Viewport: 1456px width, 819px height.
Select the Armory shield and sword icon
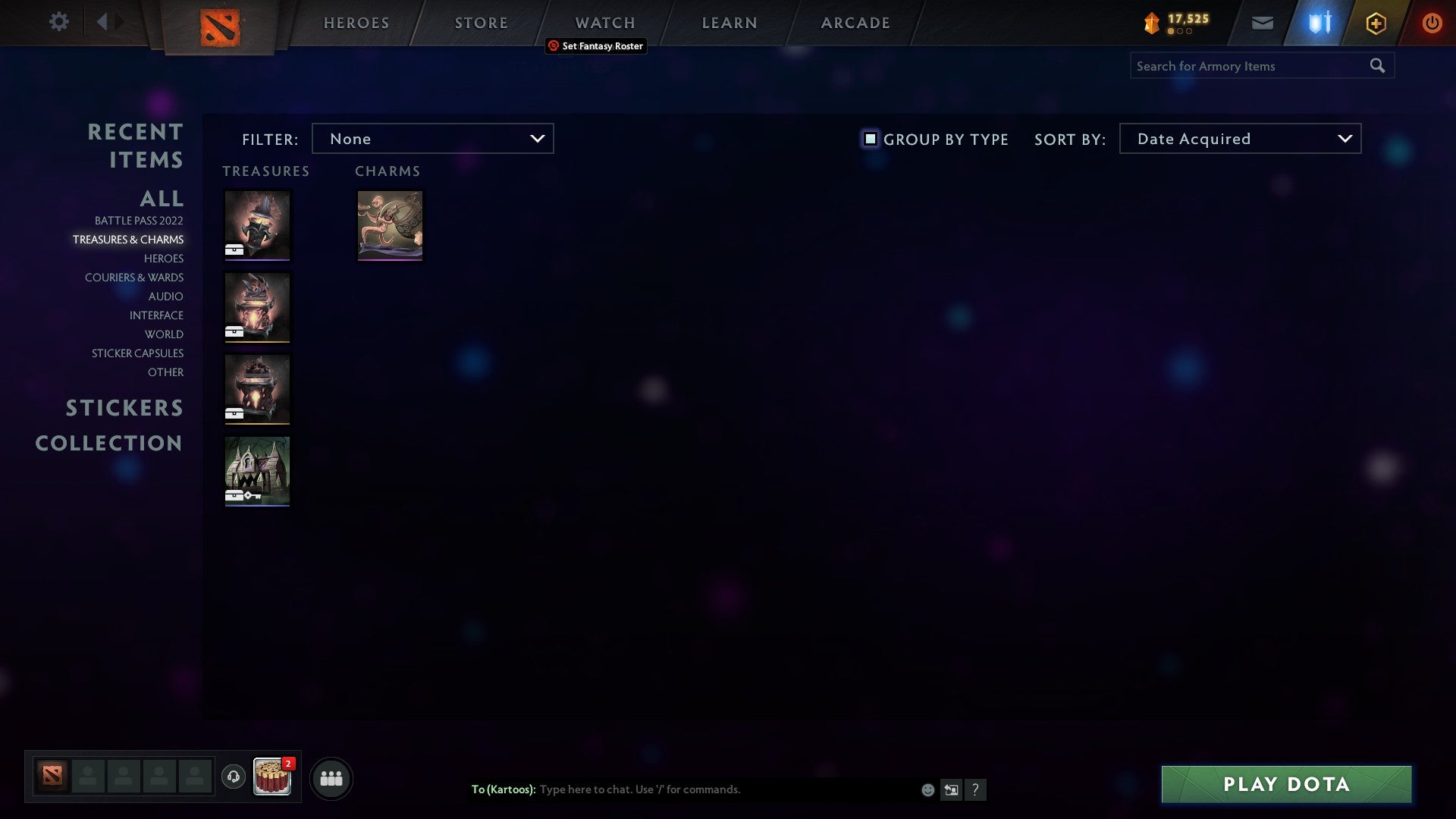[x=1318, y=22]
